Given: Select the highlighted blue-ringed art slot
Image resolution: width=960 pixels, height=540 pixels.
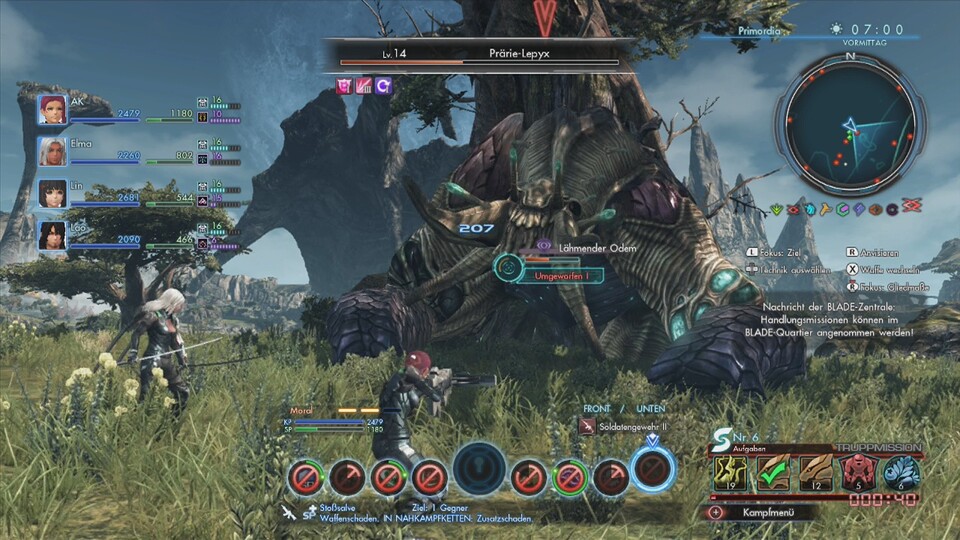Looking at the screenshot, I should 653,469.
